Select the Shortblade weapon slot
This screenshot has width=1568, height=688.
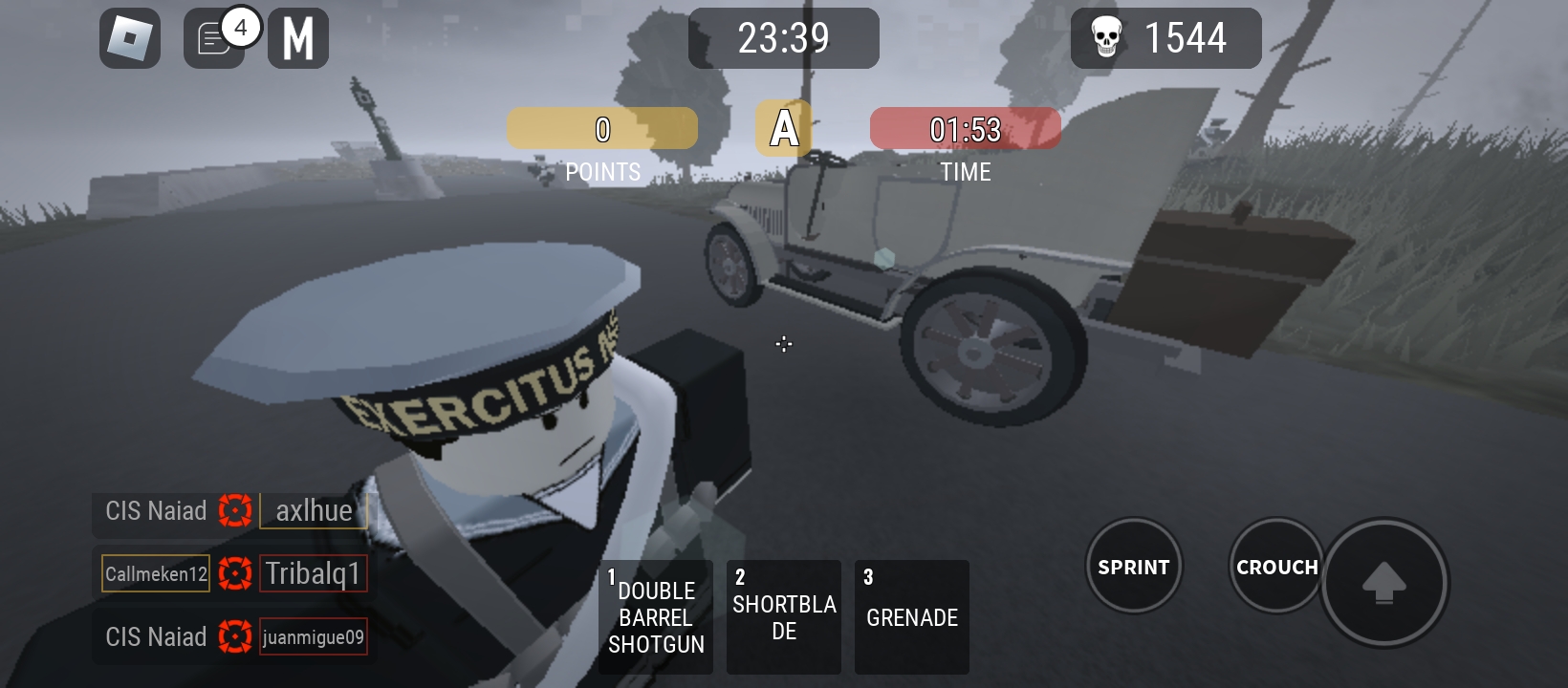pos(784,617)
